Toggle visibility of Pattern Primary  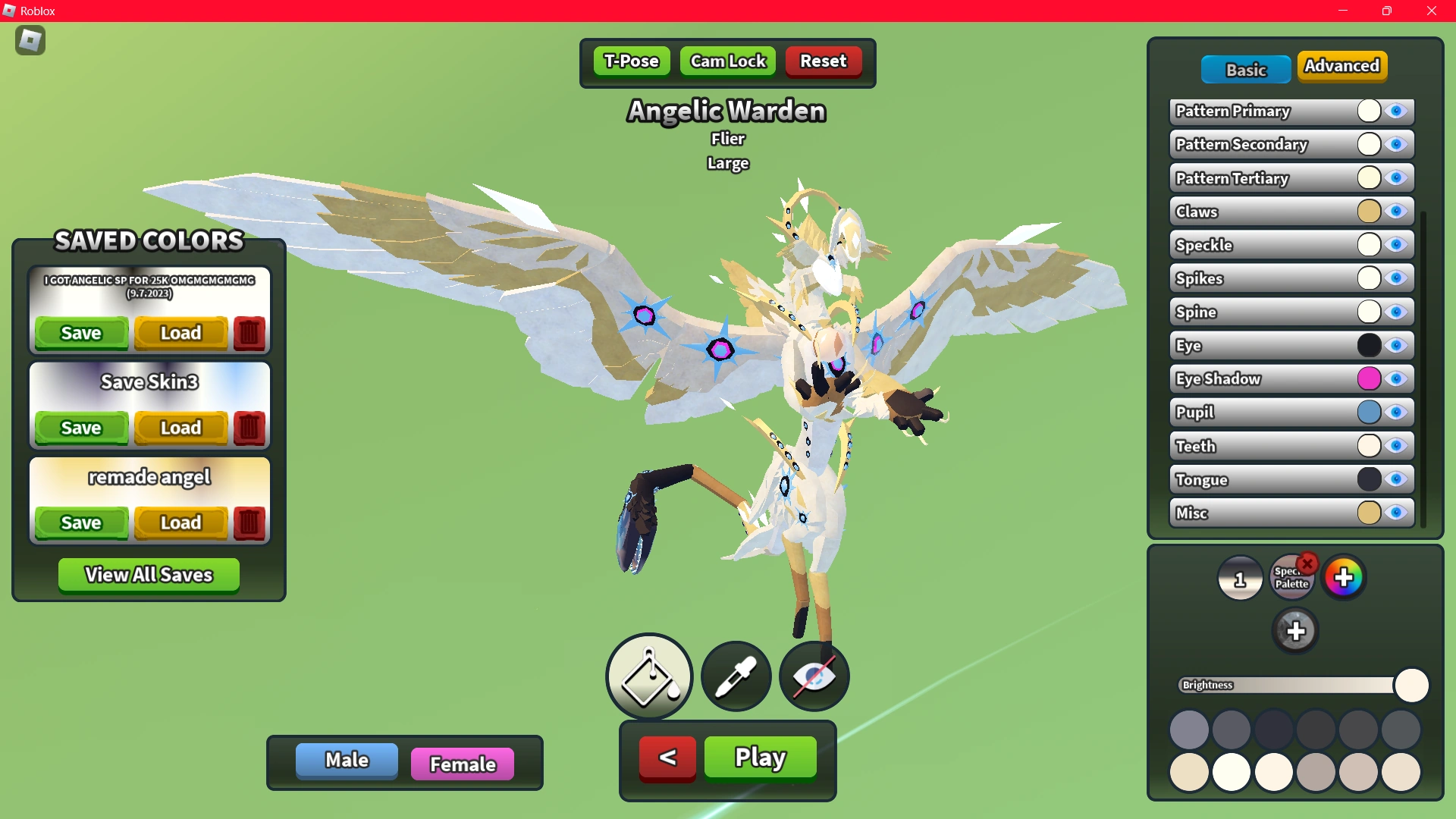point(1398,111)
